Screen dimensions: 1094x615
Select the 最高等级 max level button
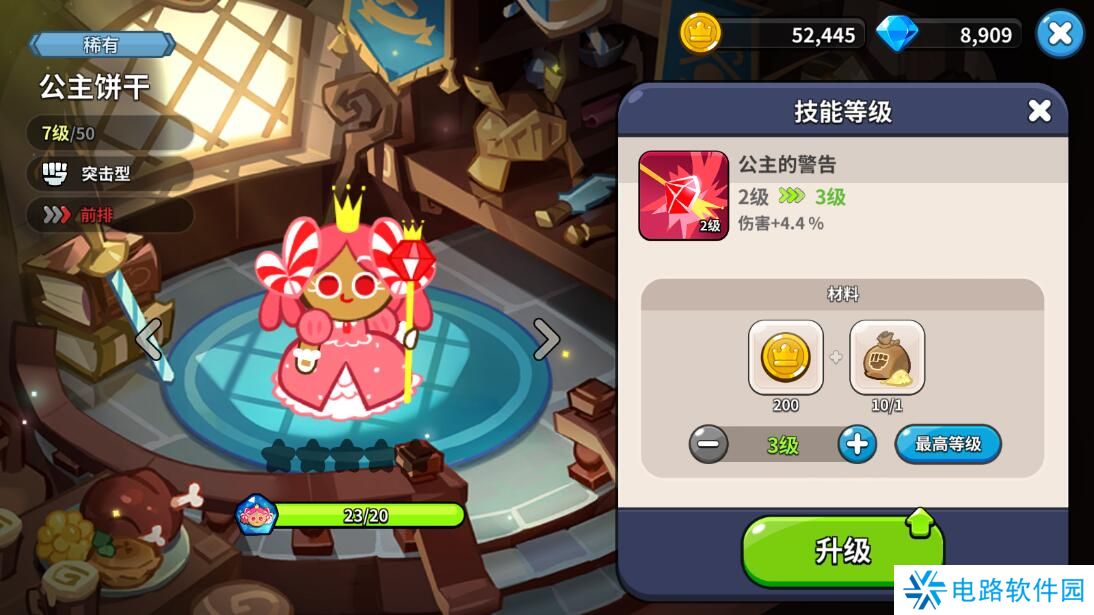(947, 444)
